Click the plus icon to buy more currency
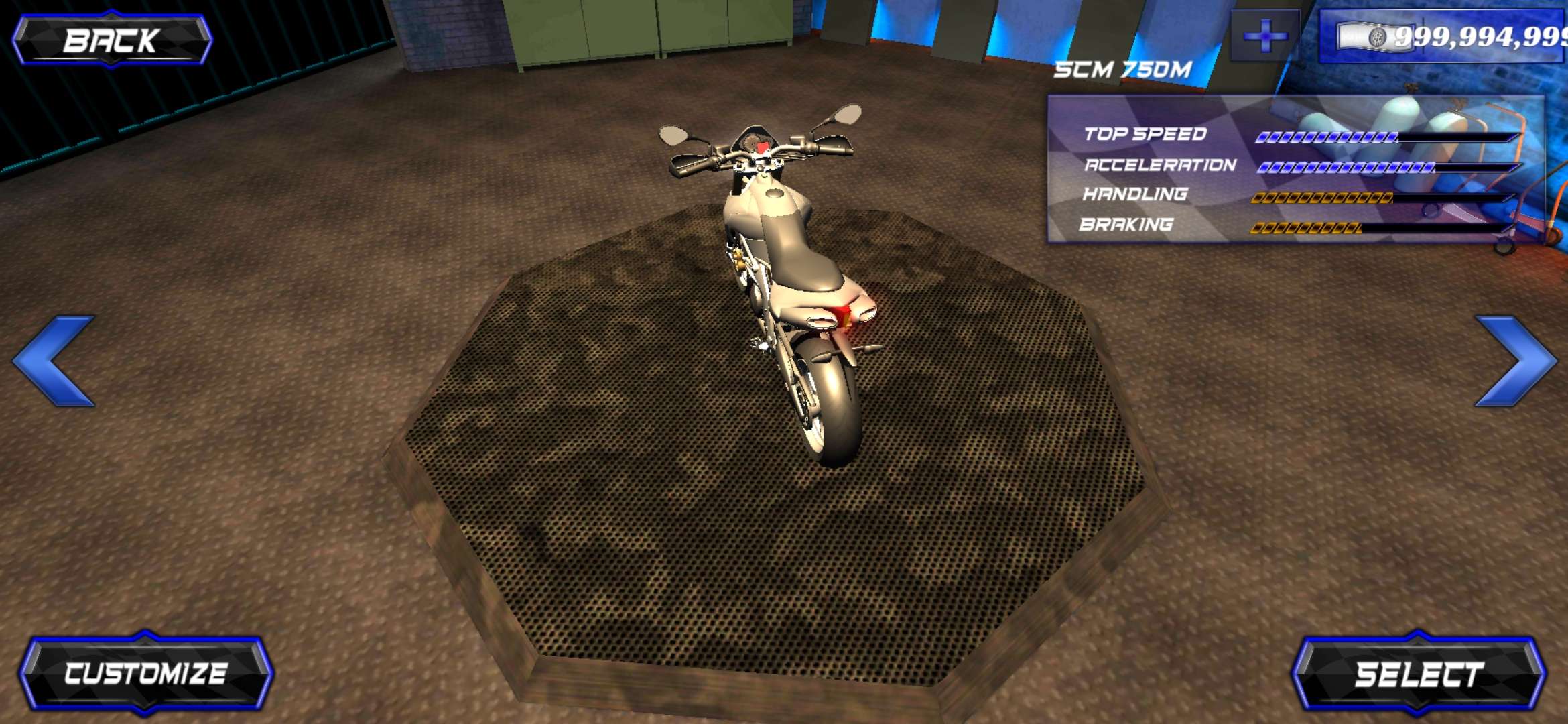 [1265, 35]
